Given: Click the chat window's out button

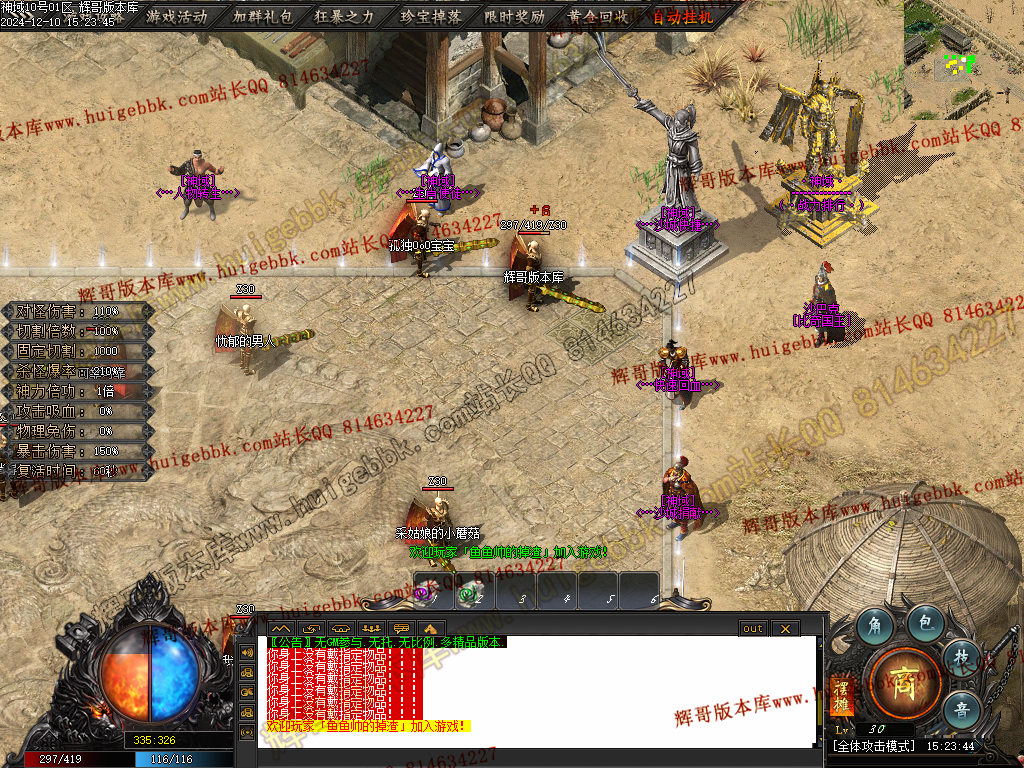Looking at the screenshot, I should tap(752, 628).
